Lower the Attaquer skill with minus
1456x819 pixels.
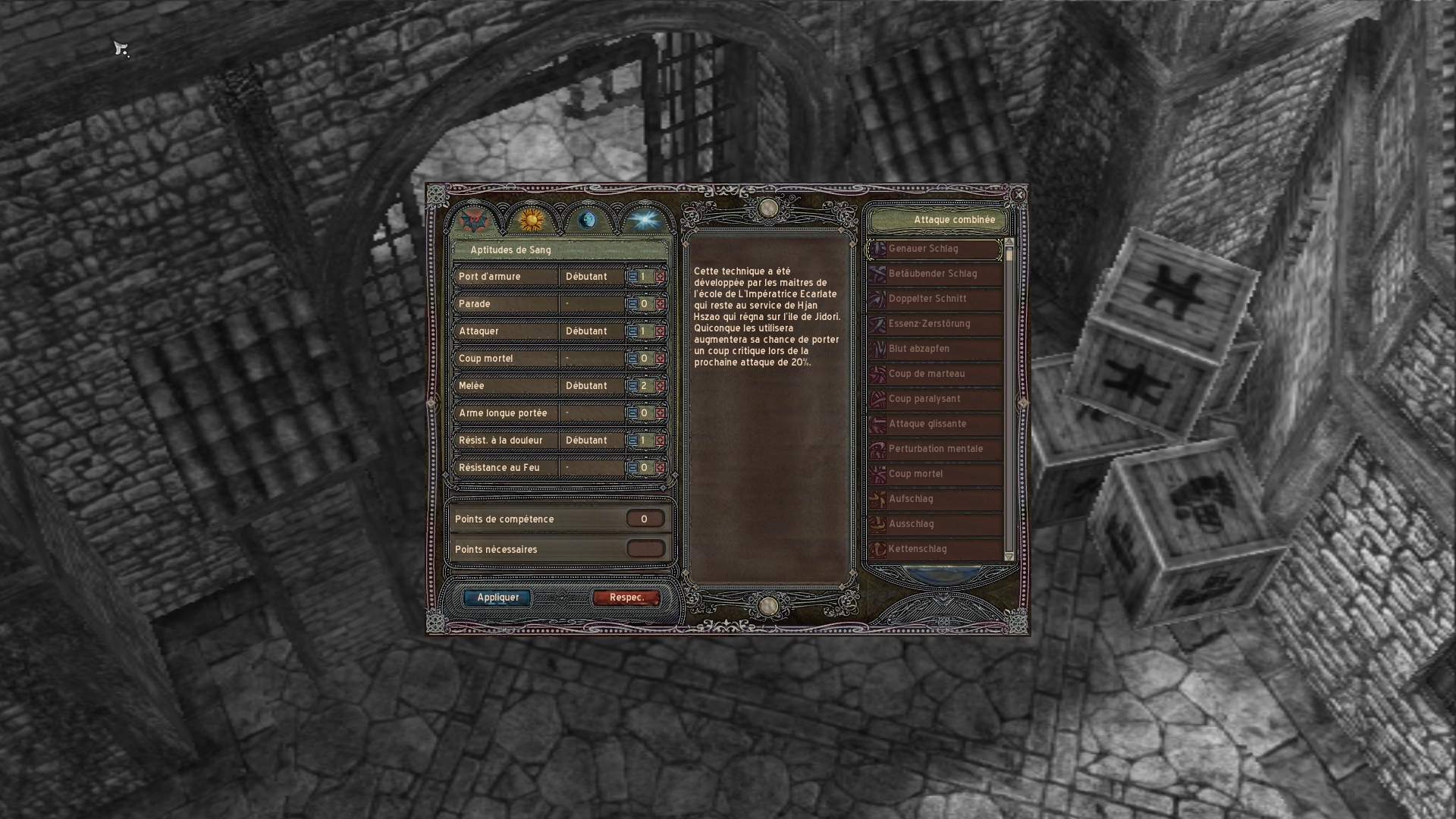pyautogui.click(x=632, y=331)
